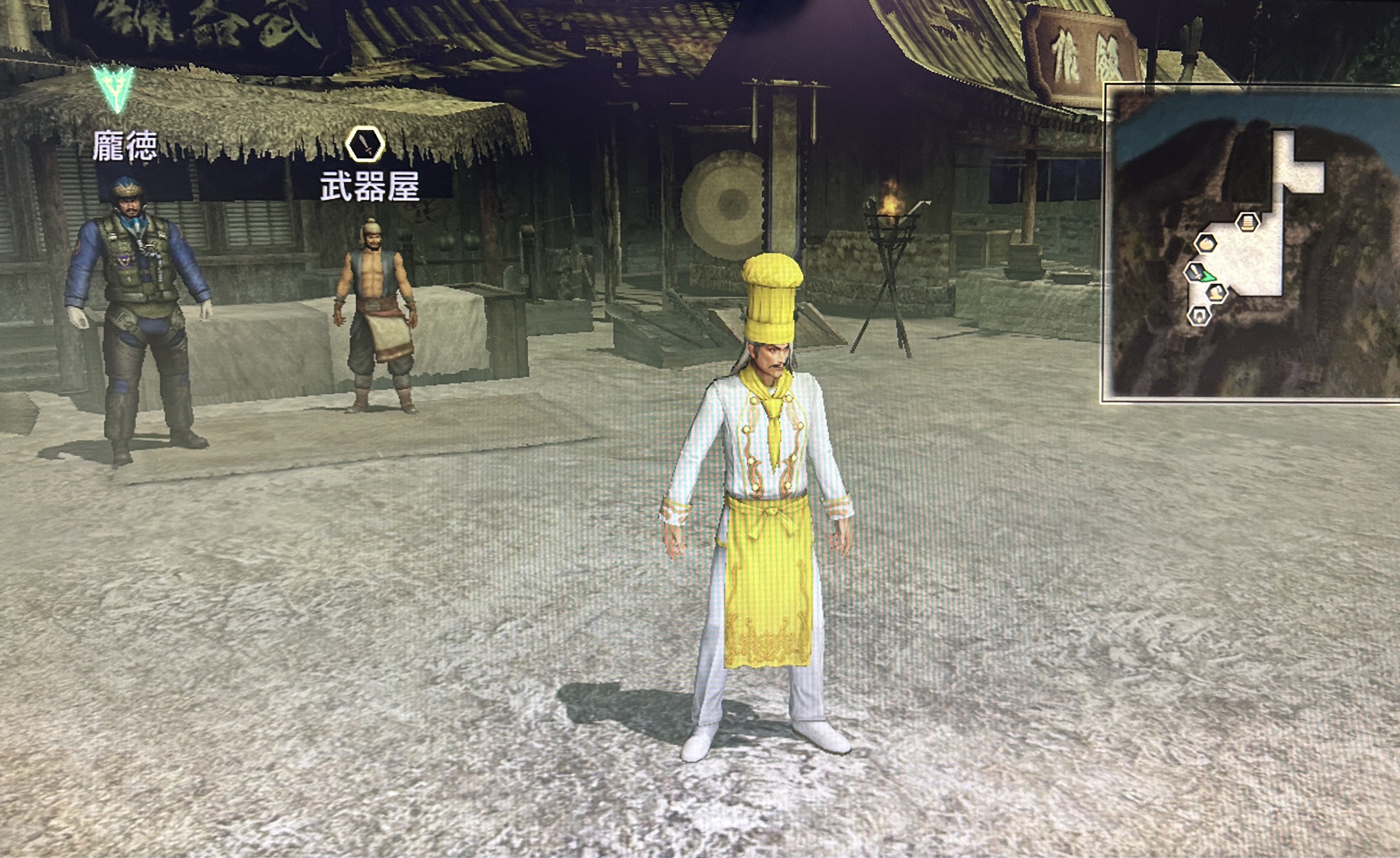Image resolution: width=1400 pixels, height=858 pixels.
Task: Click the sword hexagon icon above 武器屋
Action: pyautogui.click(x=365, y=145)
